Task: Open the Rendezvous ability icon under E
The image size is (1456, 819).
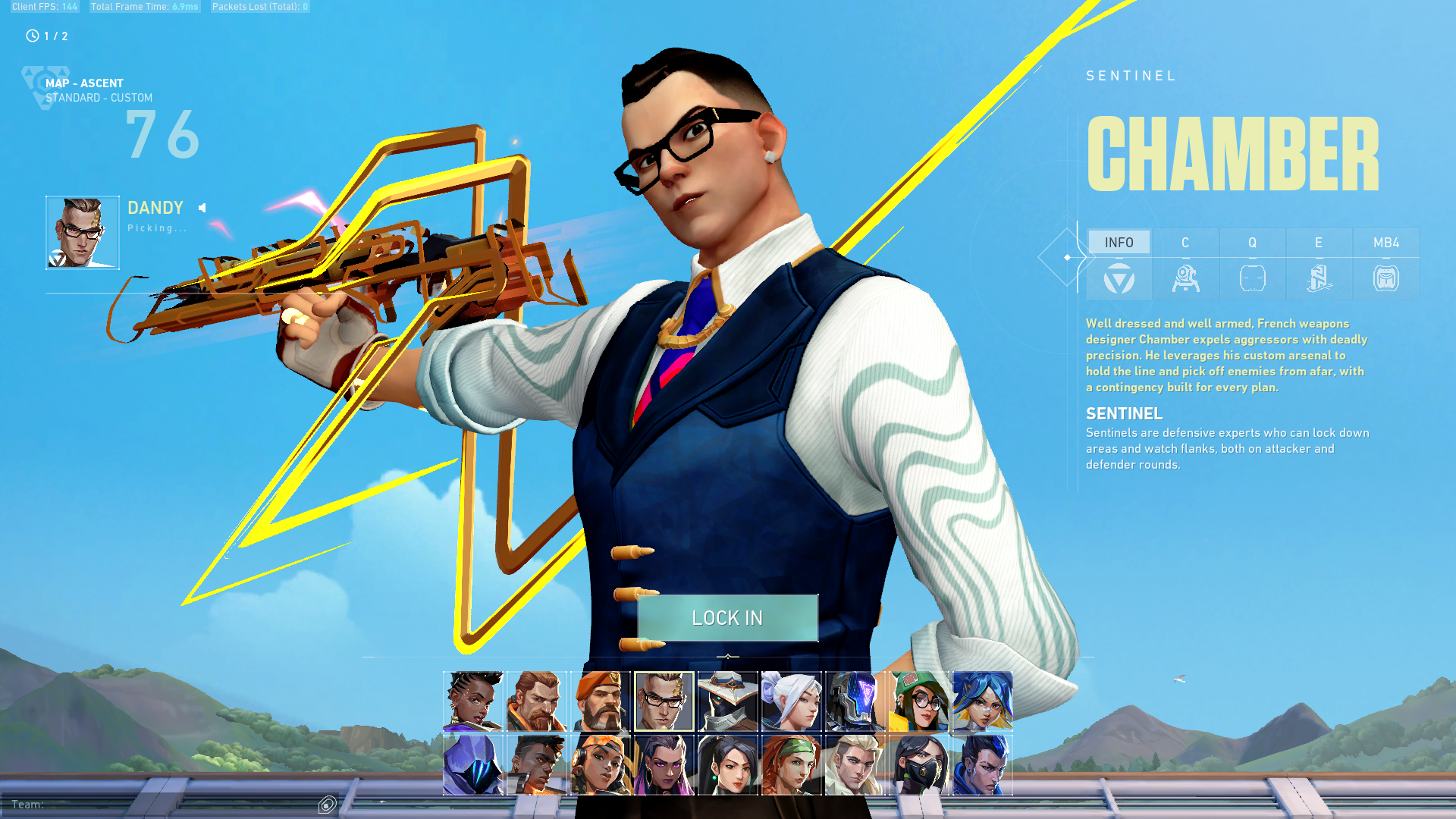Action: click(1319, 278)
